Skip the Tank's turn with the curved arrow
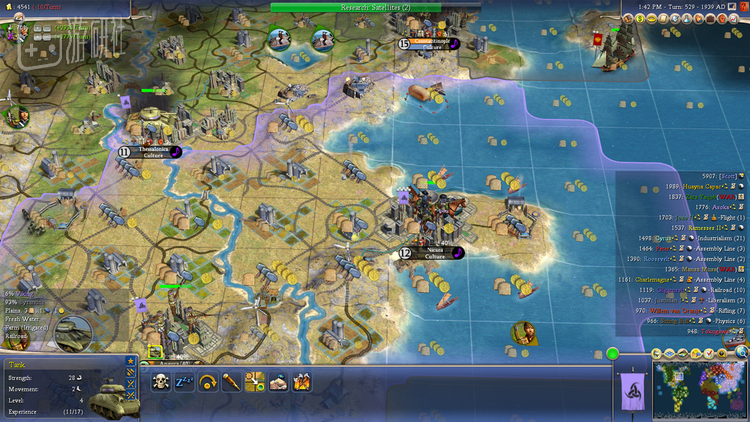Image resolution: width=750 pixels, height=422 pixels. 208,381
